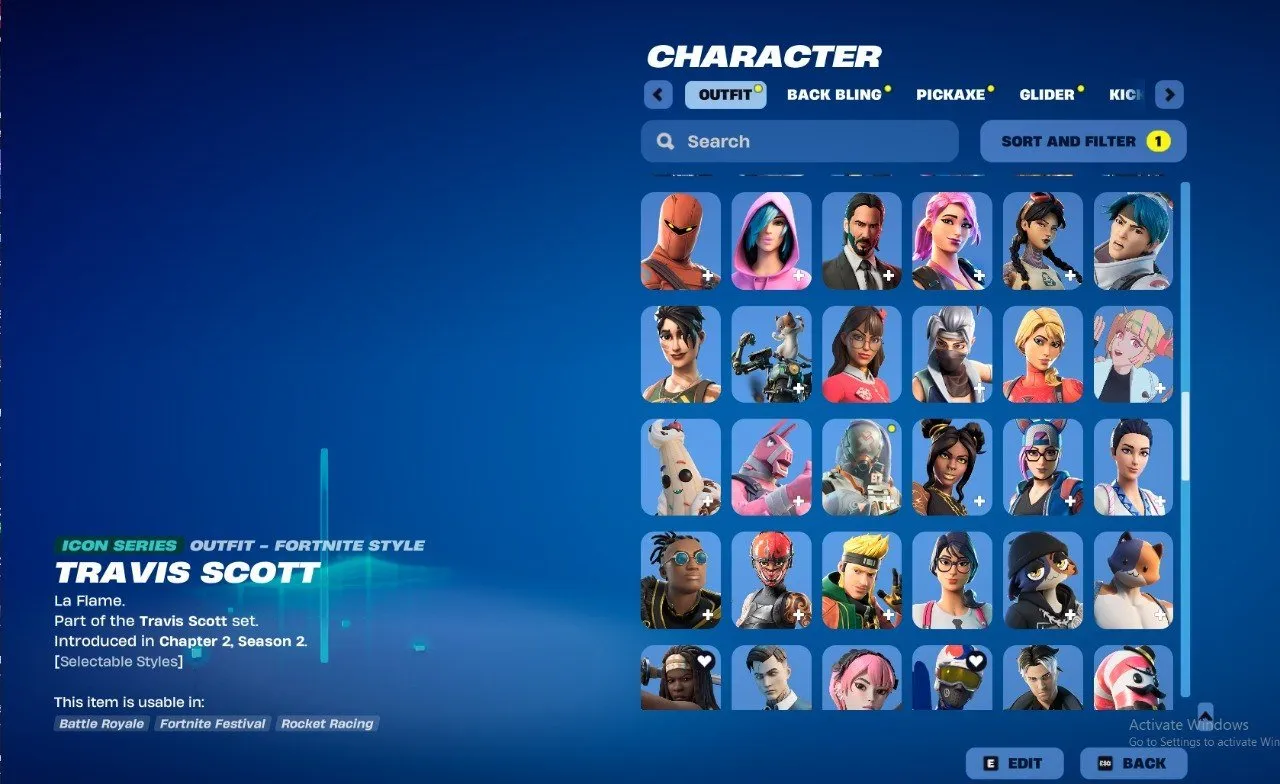The image size is (1280, 784).
Task: Click the yellow filter count badge on Sort and Filter
Action: coord(1158,141)
